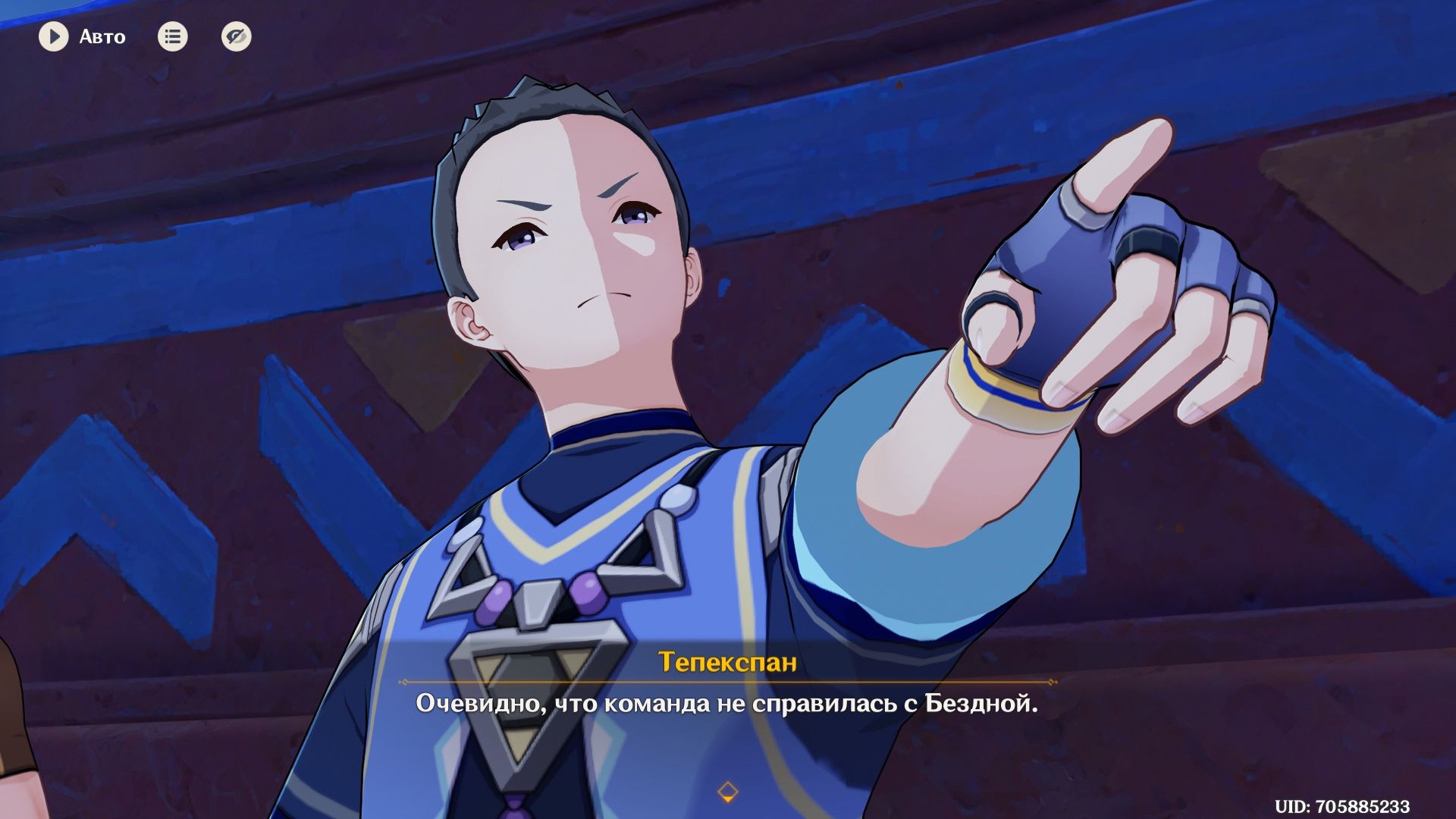The image size is (1456, 819).
Task: Open the dialogue history log
Action: pos(172,36)
